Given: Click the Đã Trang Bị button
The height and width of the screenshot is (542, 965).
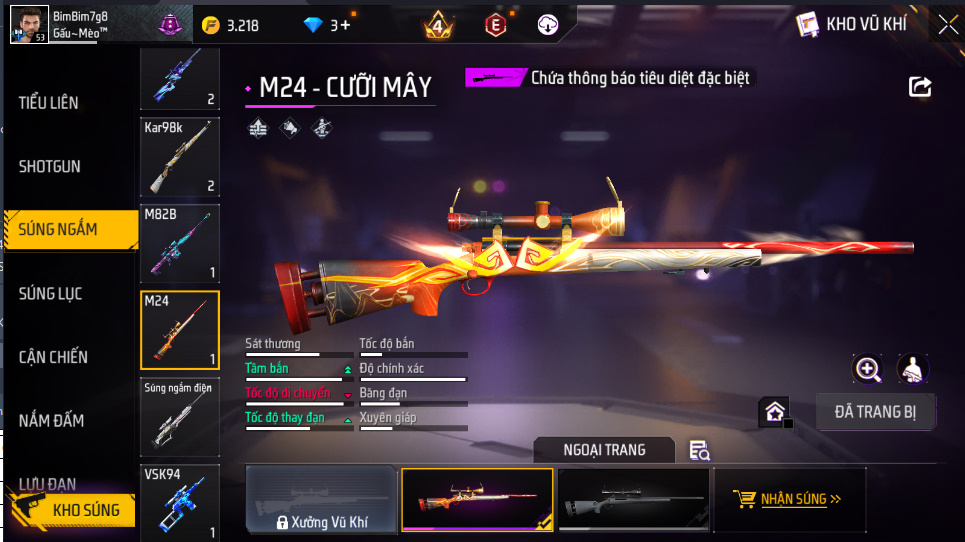Looking at the screenshot, I should [x=875, y=412].
